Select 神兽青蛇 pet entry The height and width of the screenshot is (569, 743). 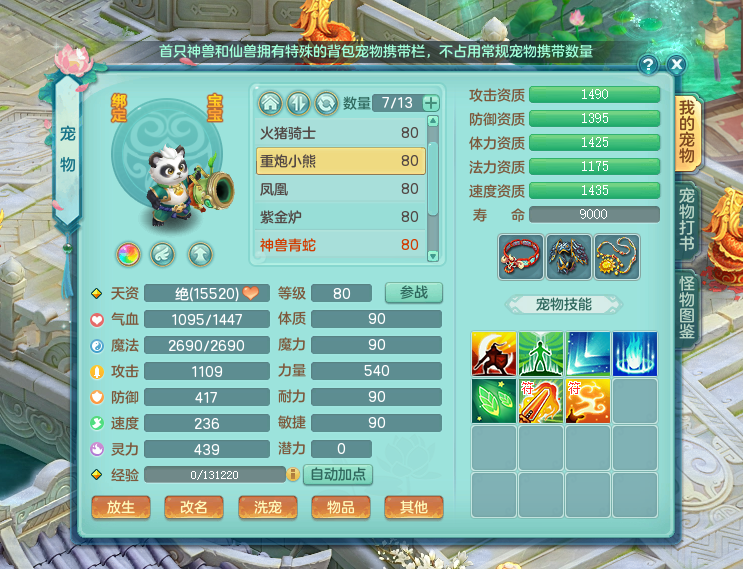coord(341,244)
